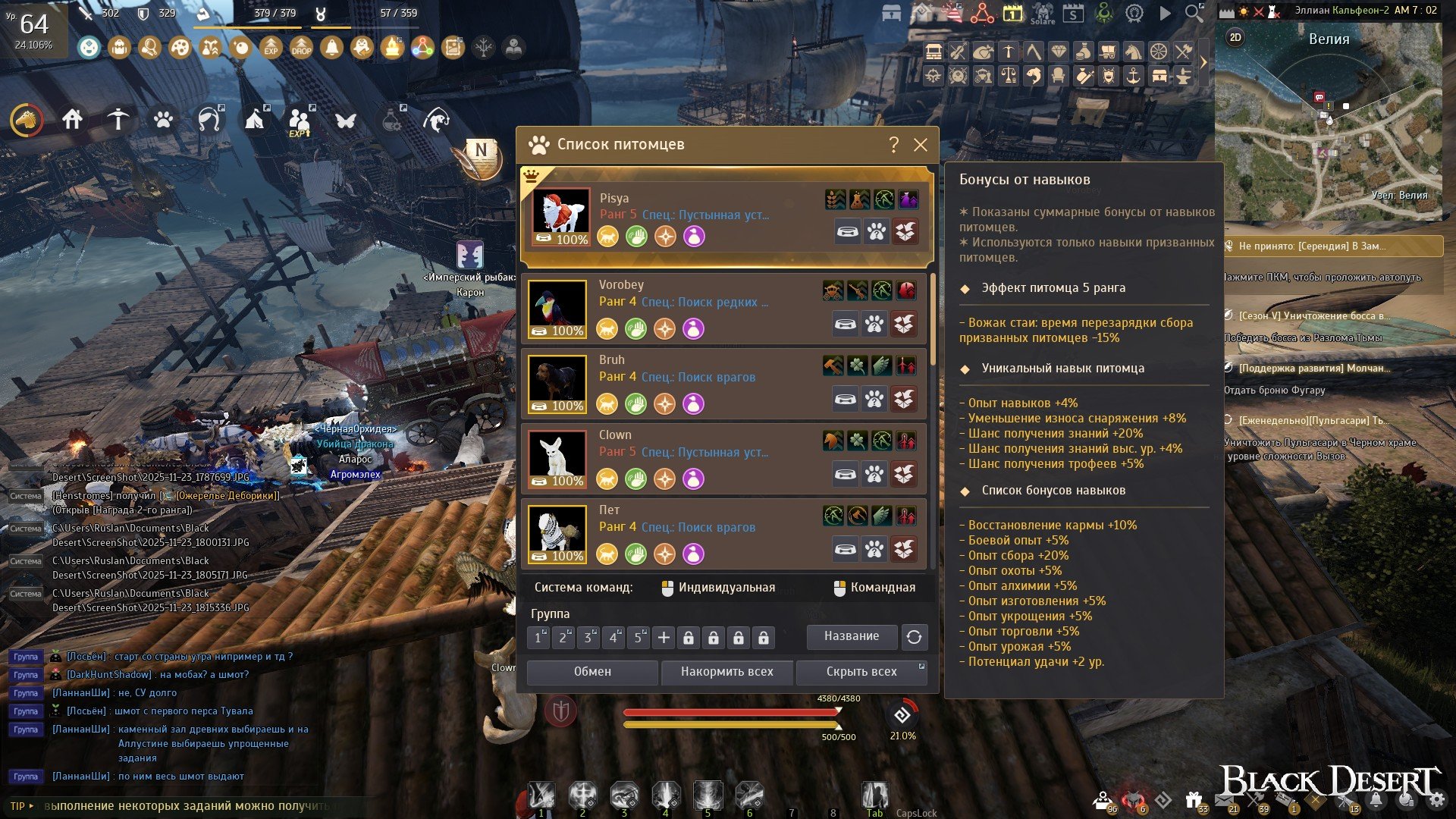Add a new pet group with plus
This screenshot has height=819, width=1456.
664,638
